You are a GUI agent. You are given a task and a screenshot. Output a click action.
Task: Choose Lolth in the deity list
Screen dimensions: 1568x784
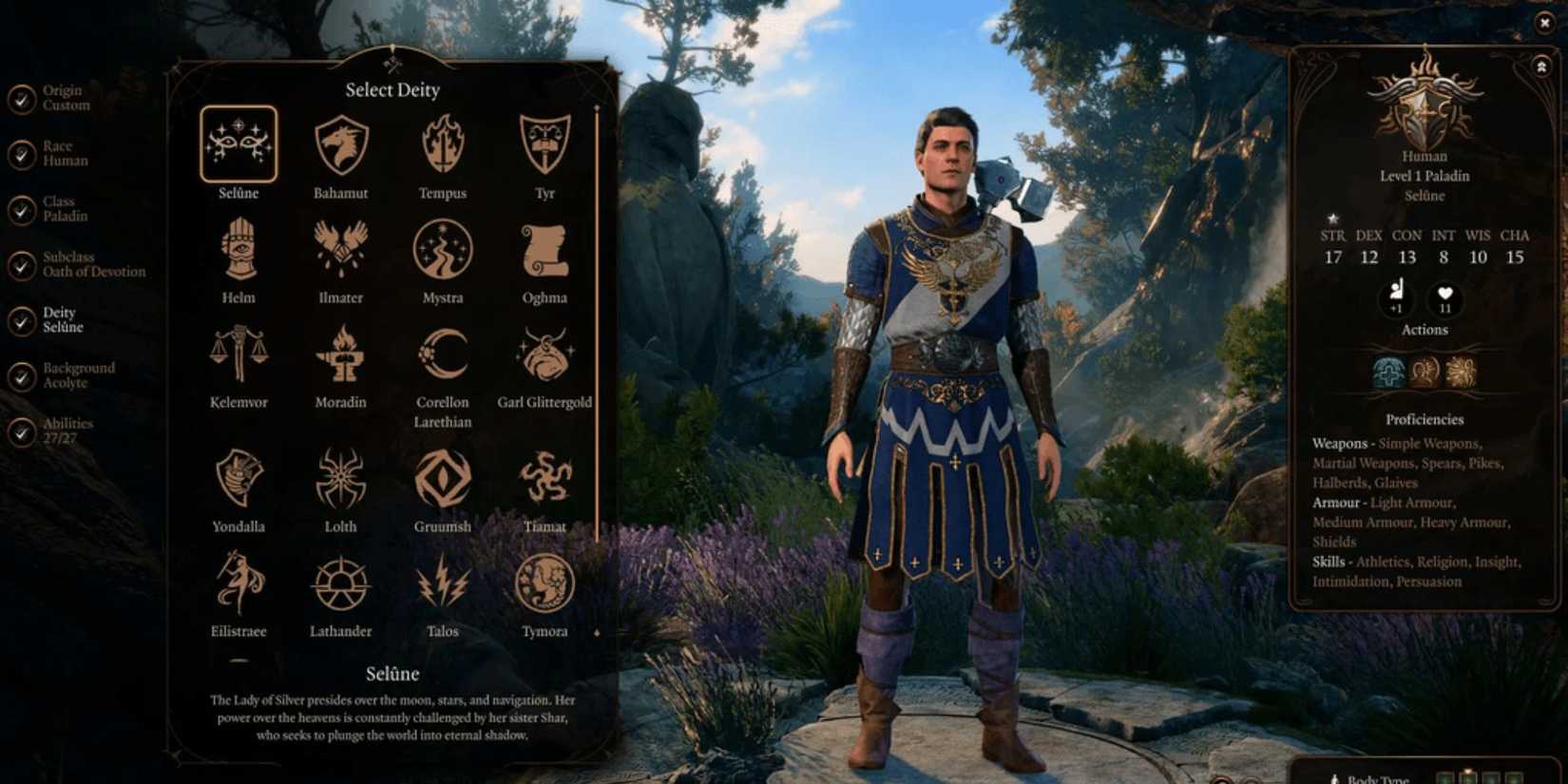[x=340, y=480]
